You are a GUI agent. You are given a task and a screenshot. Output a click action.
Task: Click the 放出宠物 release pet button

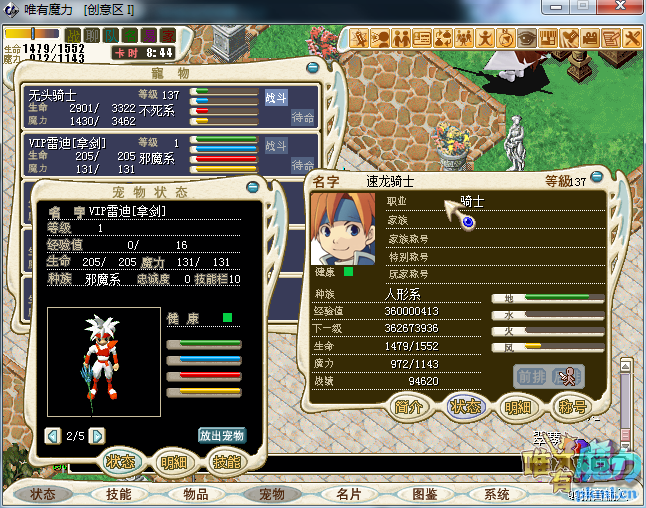[221, 436]
